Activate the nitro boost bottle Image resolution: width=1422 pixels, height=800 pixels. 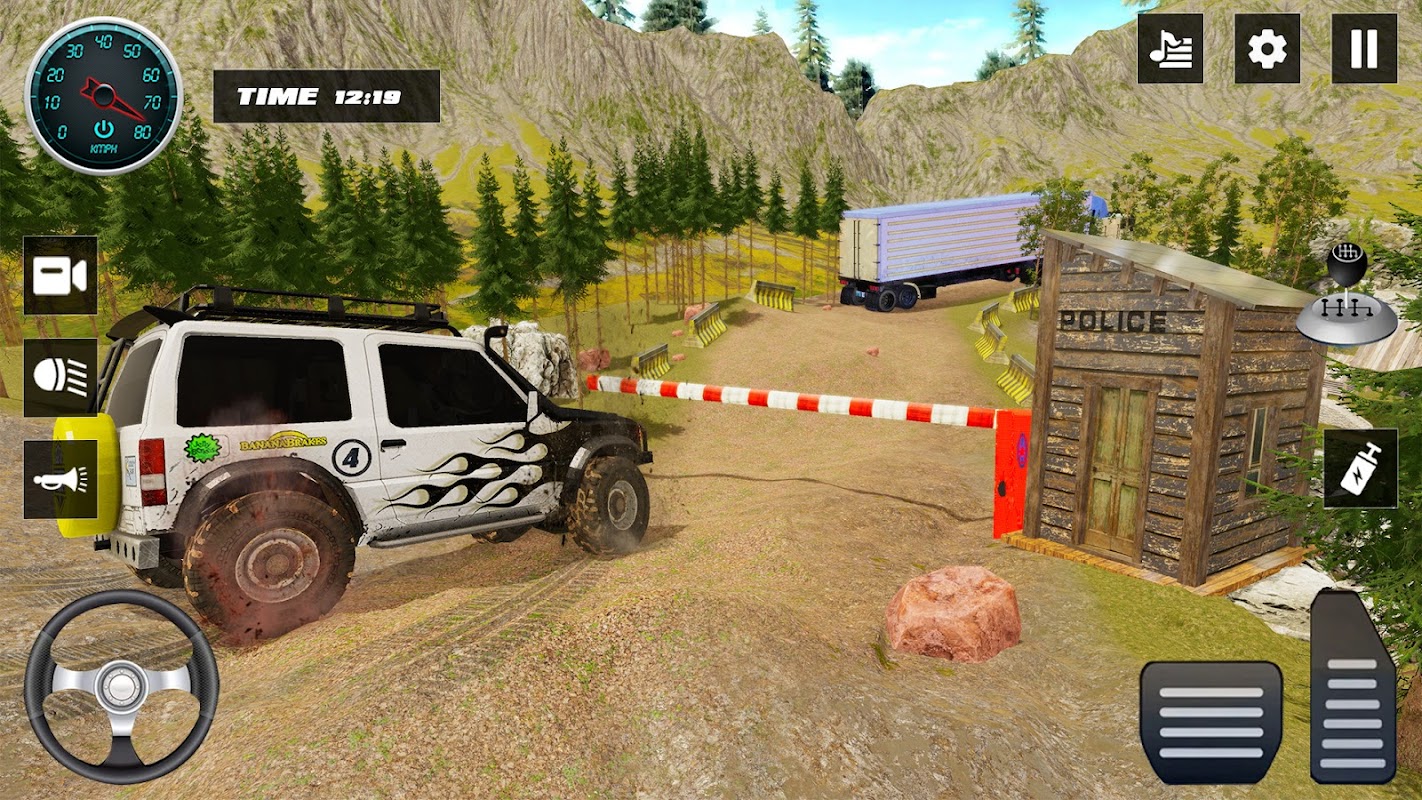point(1360,468)
